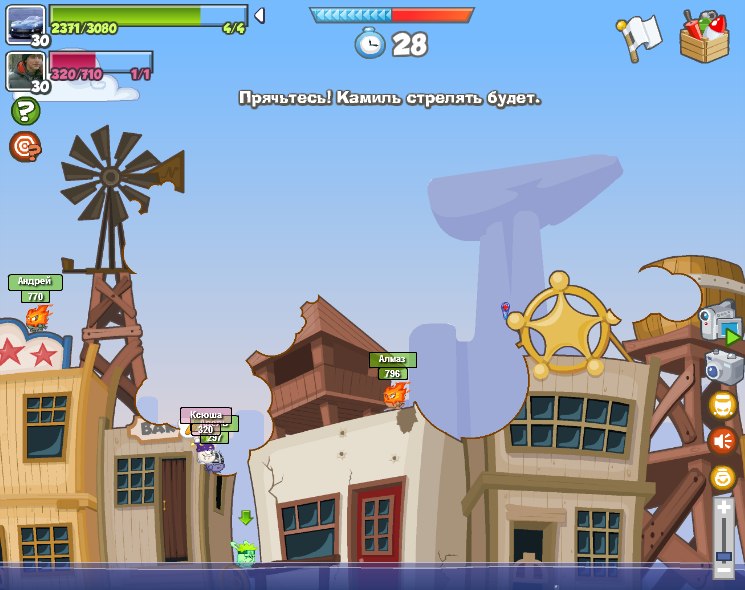Click the orange target hint icon
Viewport: 745px width, 590px height.
point(25,147)
